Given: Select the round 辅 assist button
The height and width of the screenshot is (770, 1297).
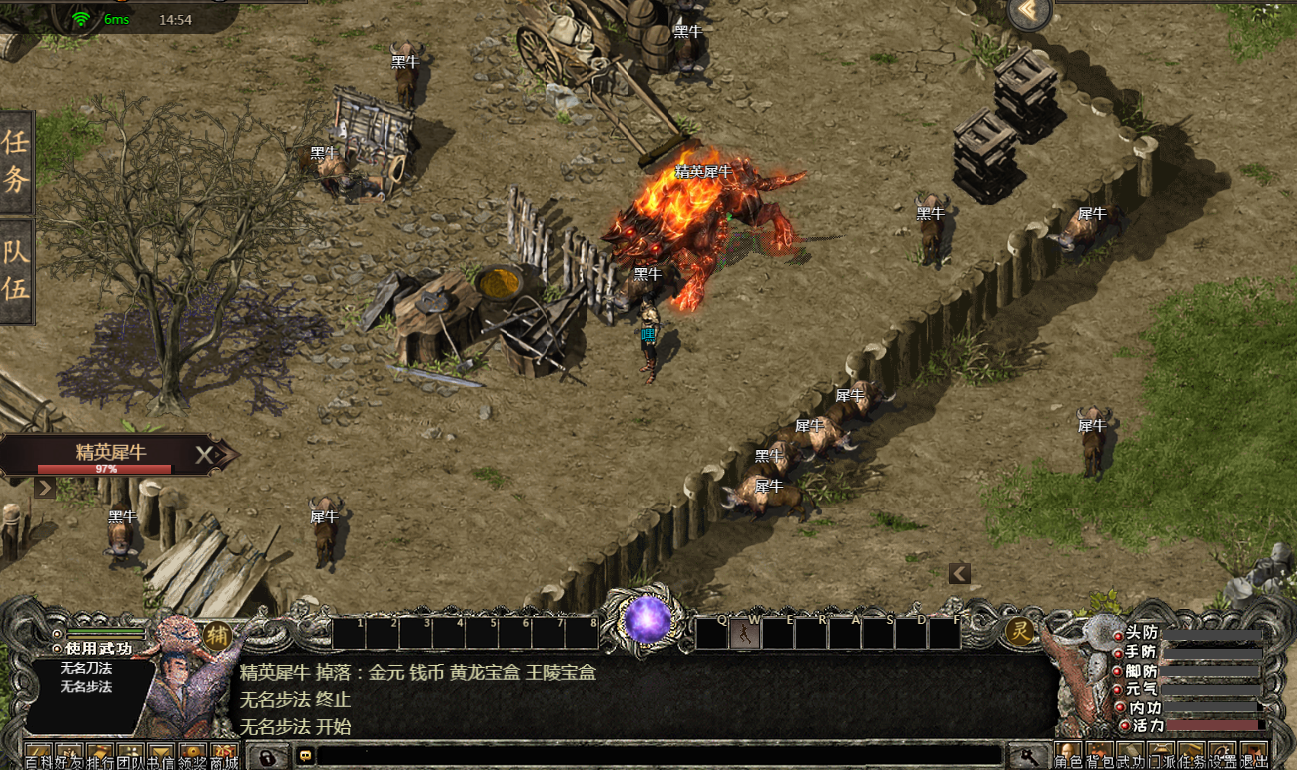Looking at the screenshot, I should pyautogui.click(x=217, y=634).
